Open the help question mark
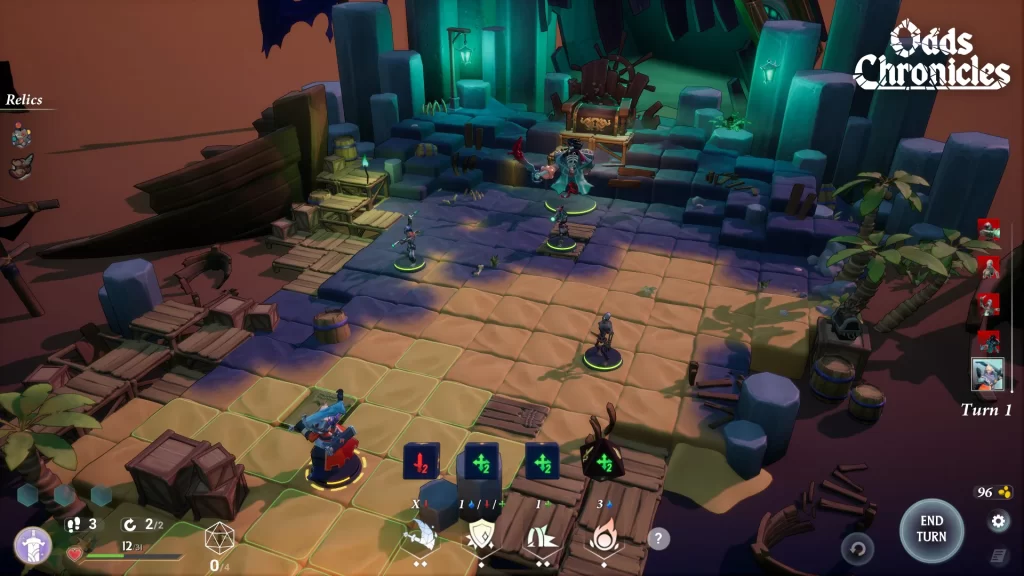This screenshot has width=1024, height=576. (658, 539)
